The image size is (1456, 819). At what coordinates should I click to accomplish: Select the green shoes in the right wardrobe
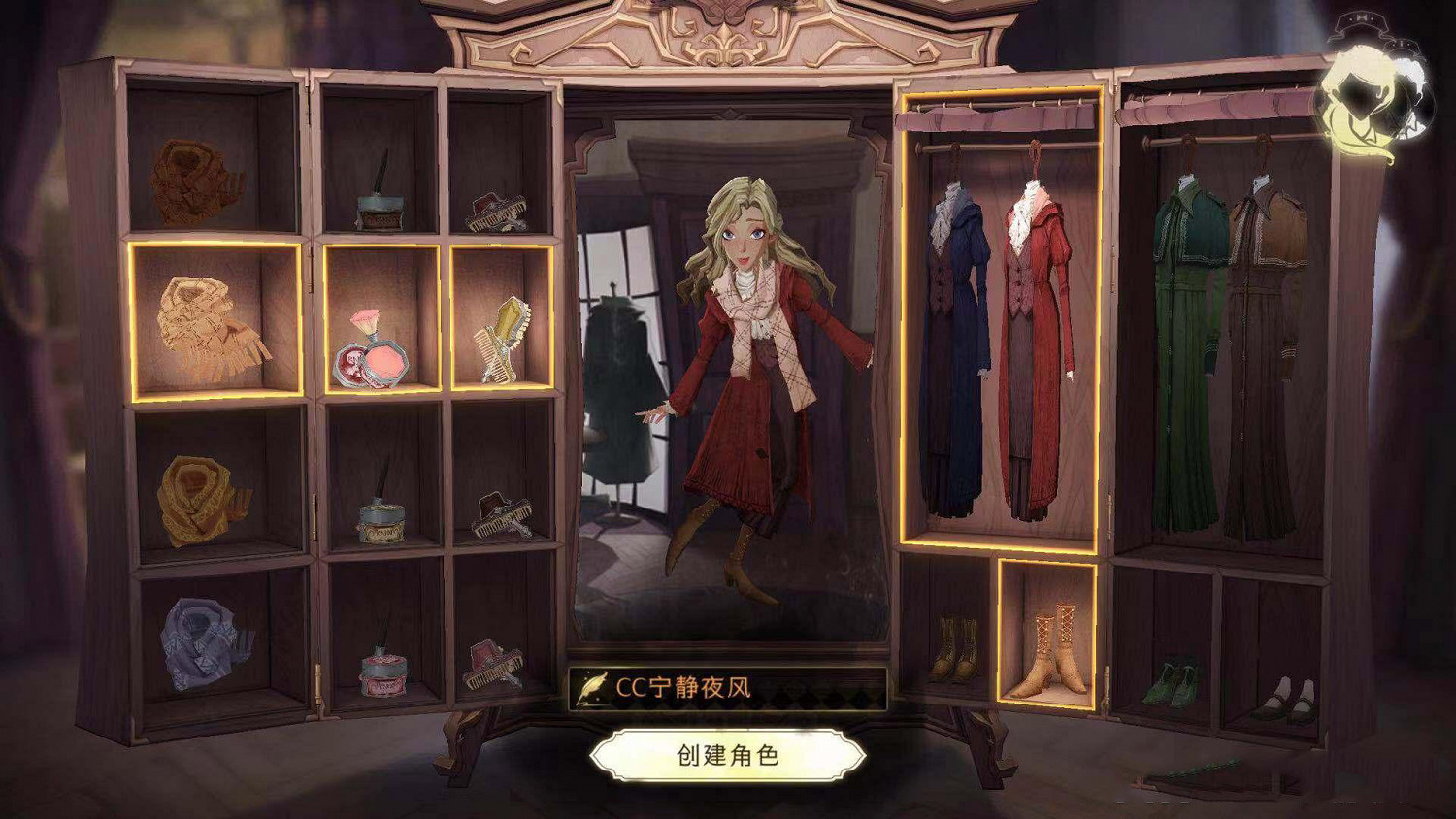[1172, 679]
